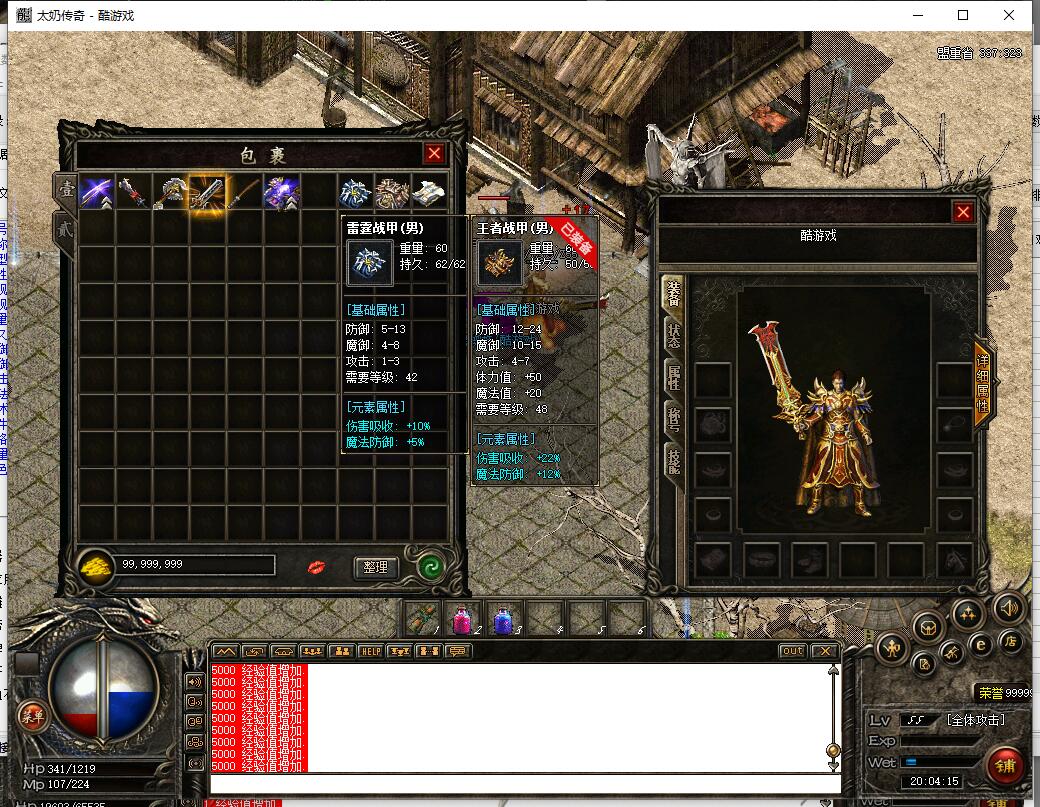
Task: Click the chat text input box
Action: pyautogui.click(x=520, y=783)
